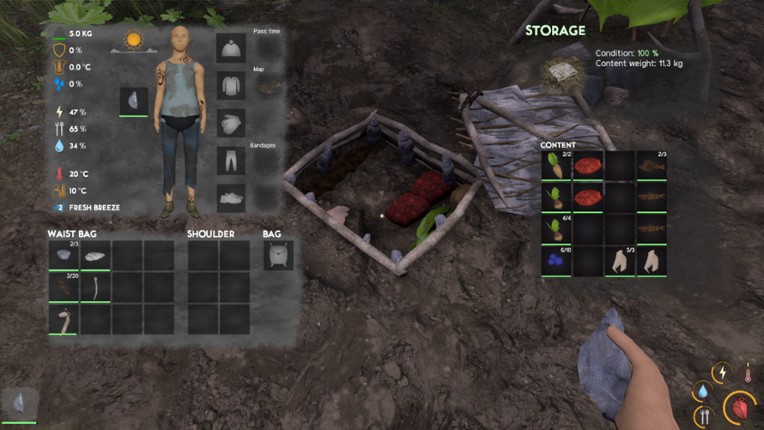Pick the shoes equipment slot
The image size is (764, 430).
[x=231, y=197]
